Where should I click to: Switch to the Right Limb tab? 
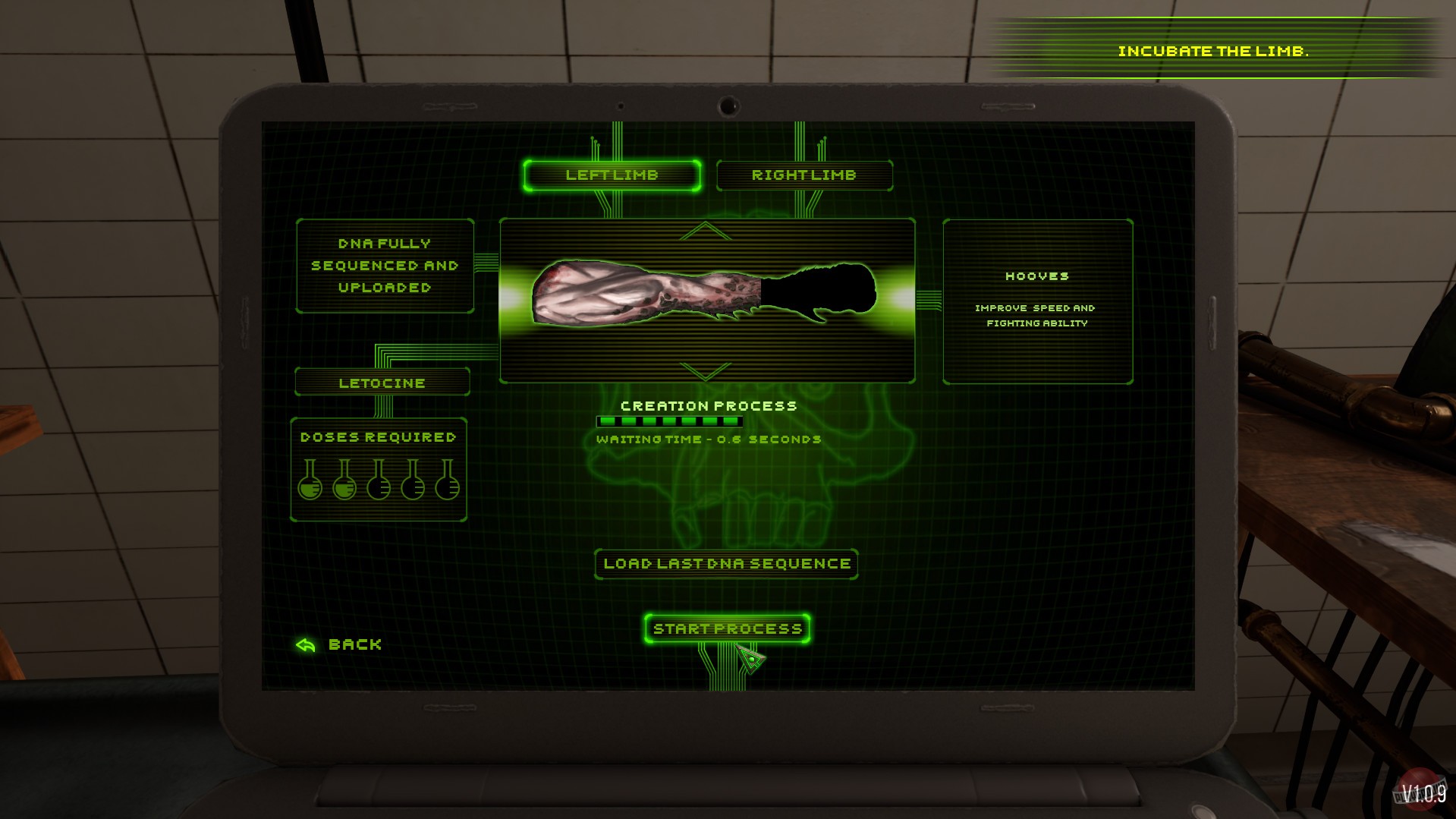click(x=804, y=175)
